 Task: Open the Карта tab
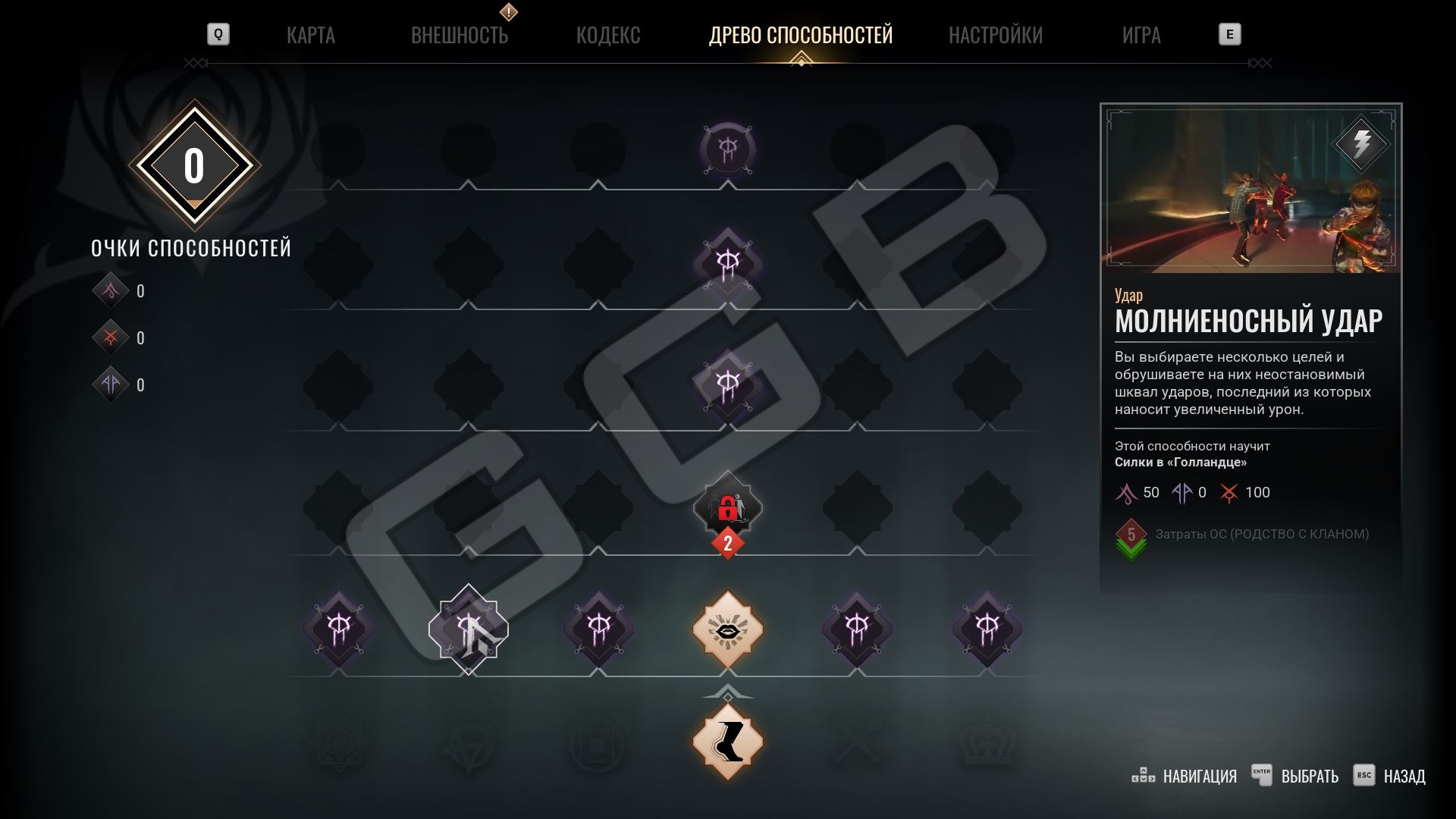click(x=310, y=35)
